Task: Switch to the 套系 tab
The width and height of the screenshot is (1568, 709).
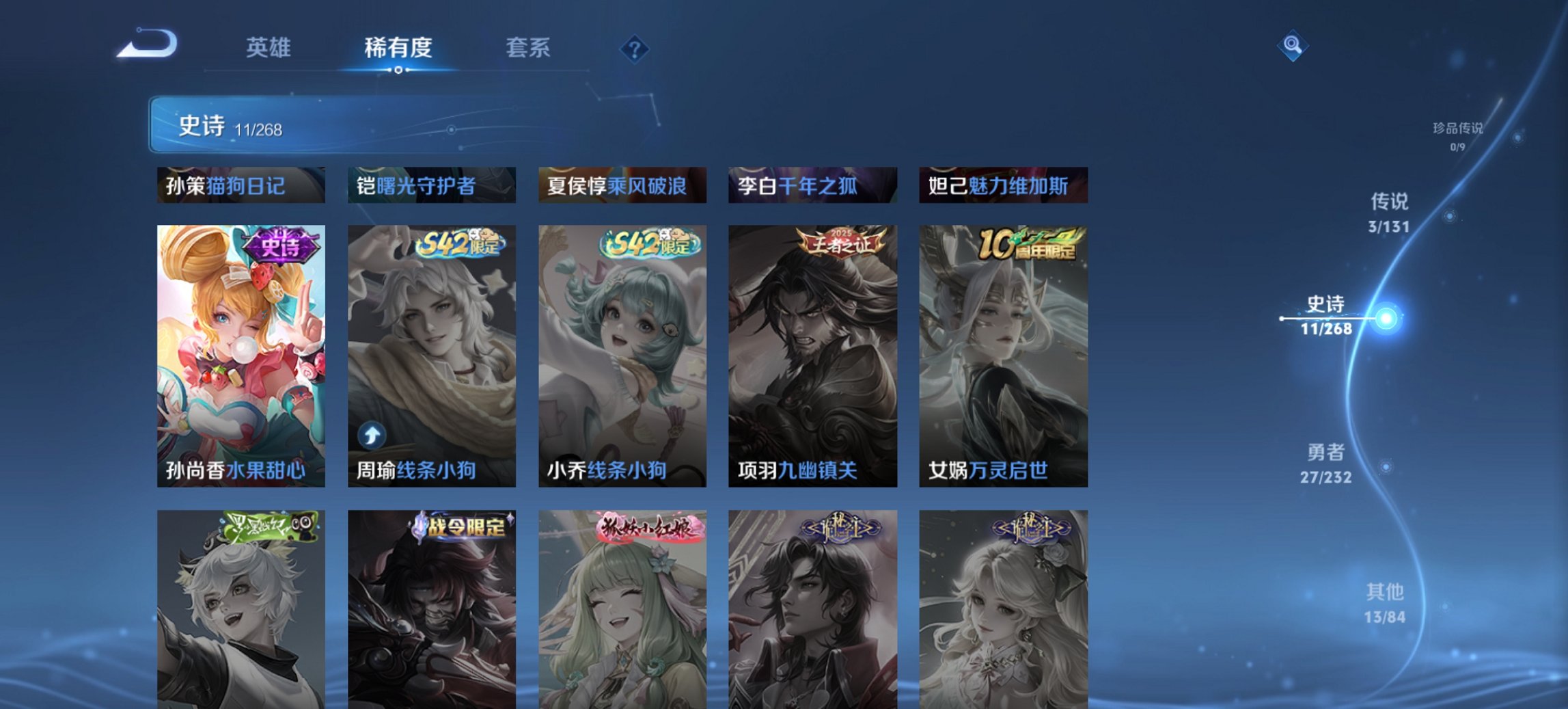Action: 529,48
